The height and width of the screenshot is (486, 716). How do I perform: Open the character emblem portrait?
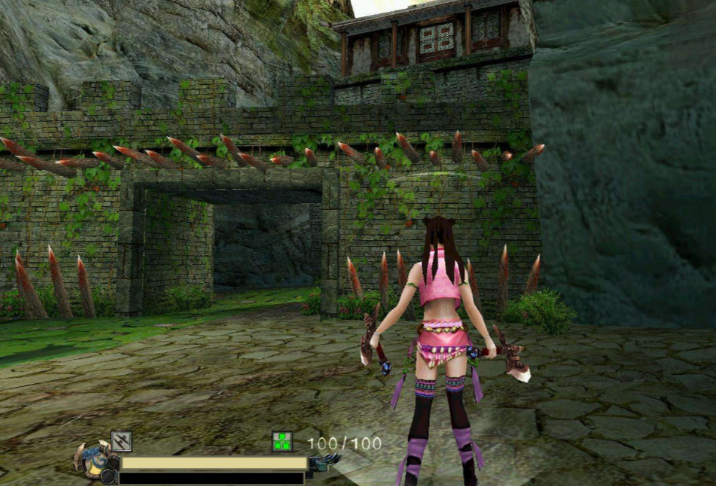coord(92,461)
